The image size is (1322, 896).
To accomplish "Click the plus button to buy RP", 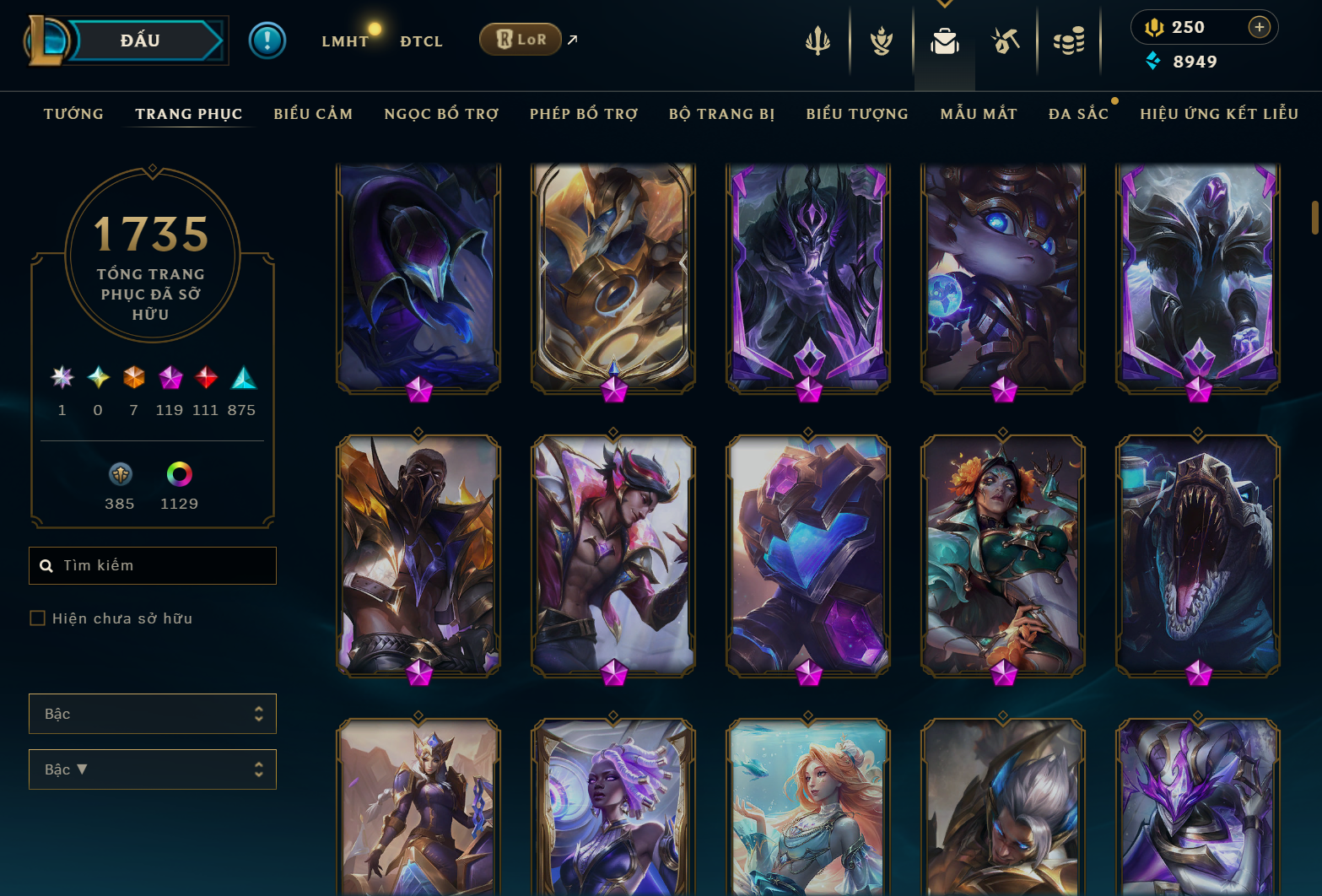I will click(1260, 26).
